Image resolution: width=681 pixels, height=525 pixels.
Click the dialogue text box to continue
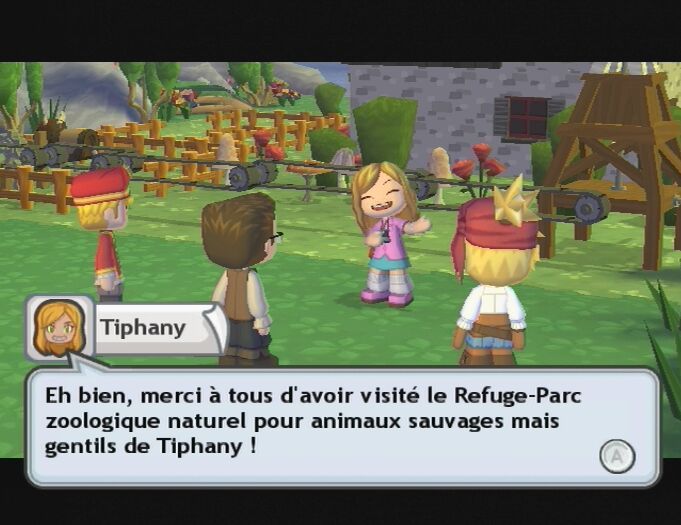pyautogui.click(x=340, y=424)
